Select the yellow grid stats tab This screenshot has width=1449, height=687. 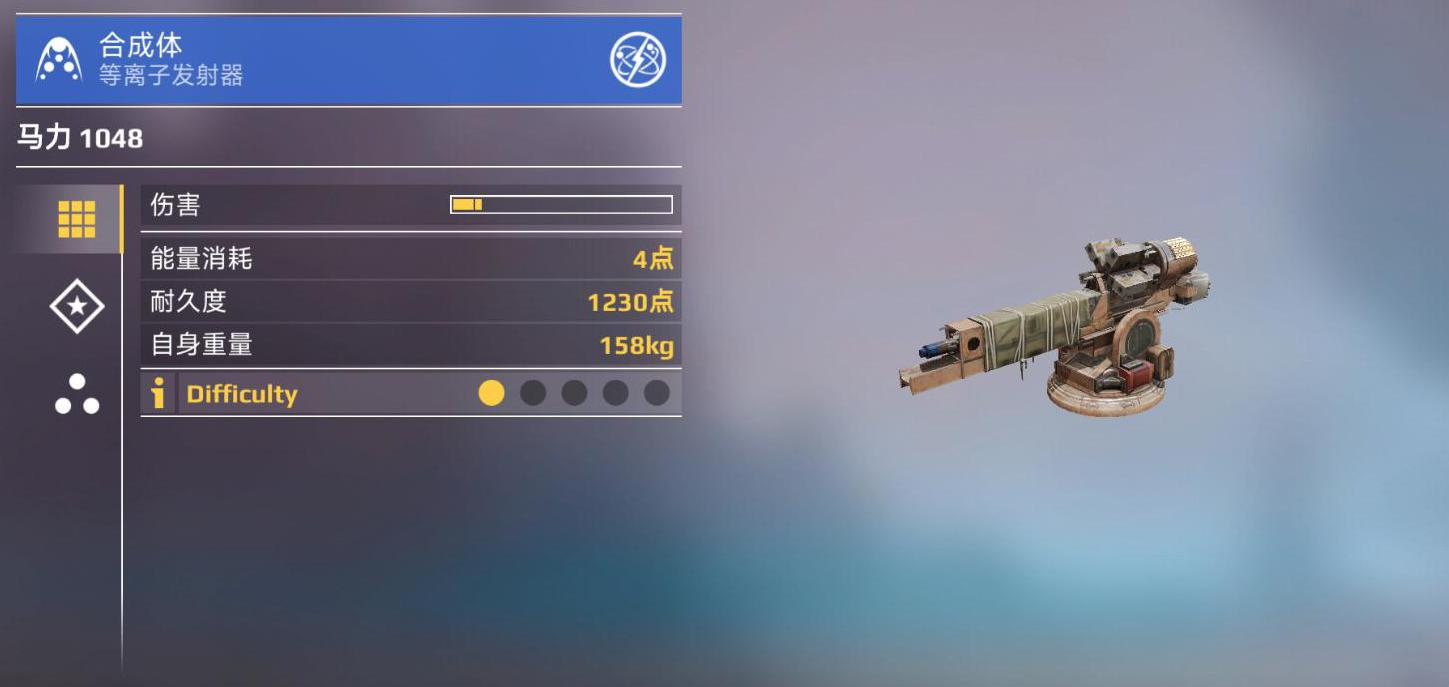pyautogui.click(x=76, y=219)
